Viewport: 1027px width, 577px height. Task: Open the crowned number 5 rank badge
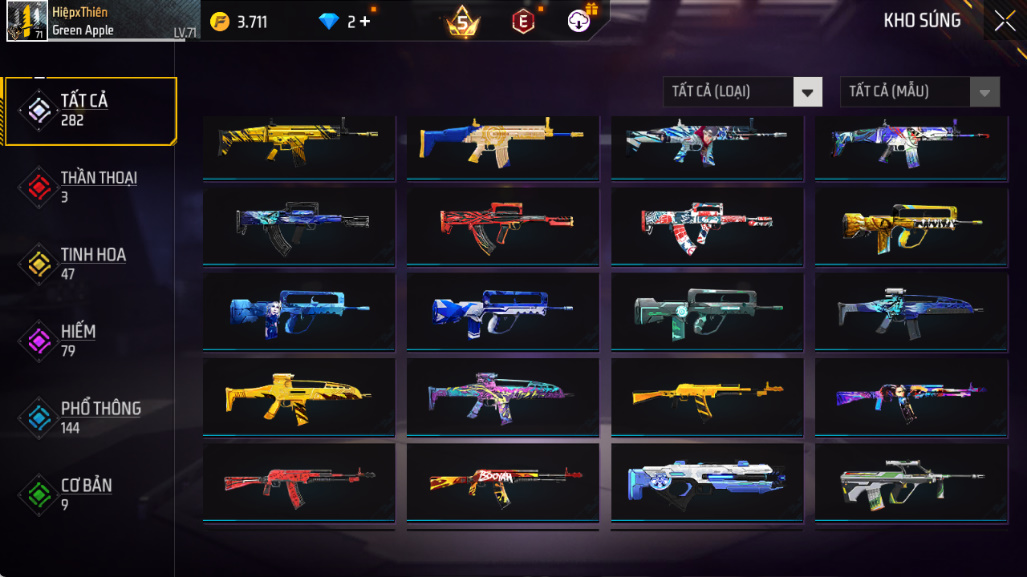coord(462,21)
